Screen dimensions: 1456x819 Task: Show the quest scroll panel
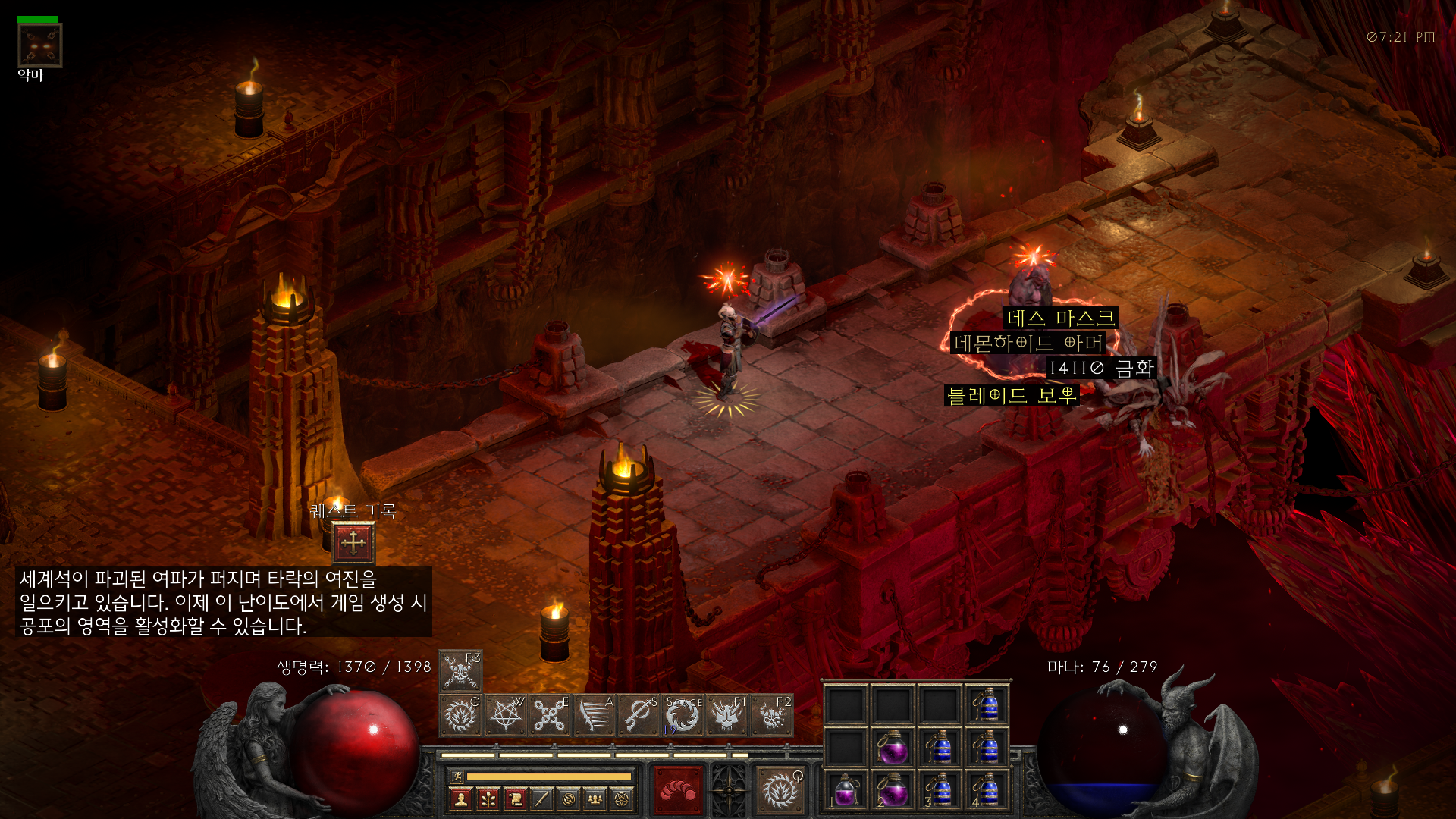coord(515,799)
